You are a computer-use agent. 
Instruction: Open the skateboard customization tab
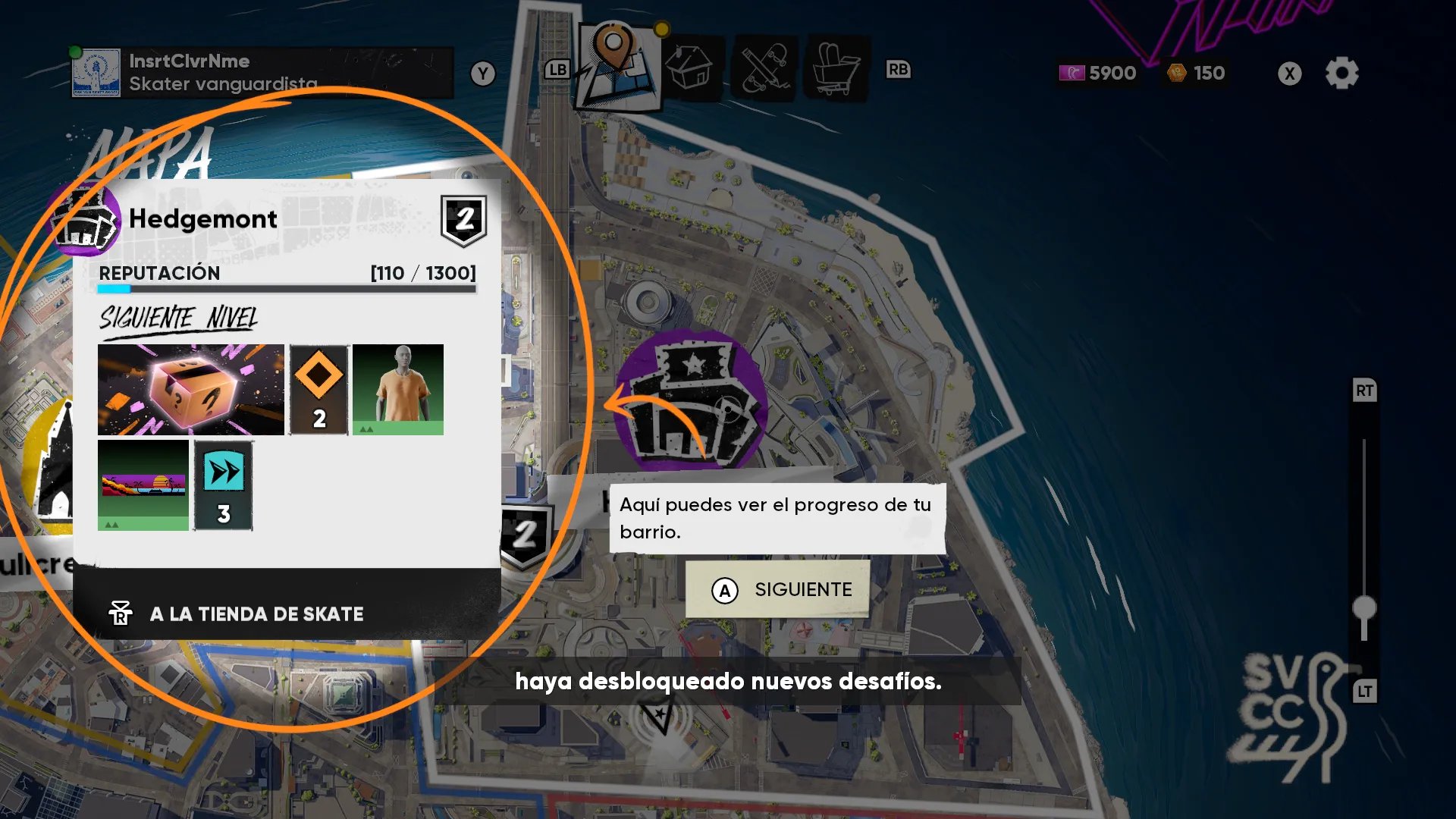(764, 70)
